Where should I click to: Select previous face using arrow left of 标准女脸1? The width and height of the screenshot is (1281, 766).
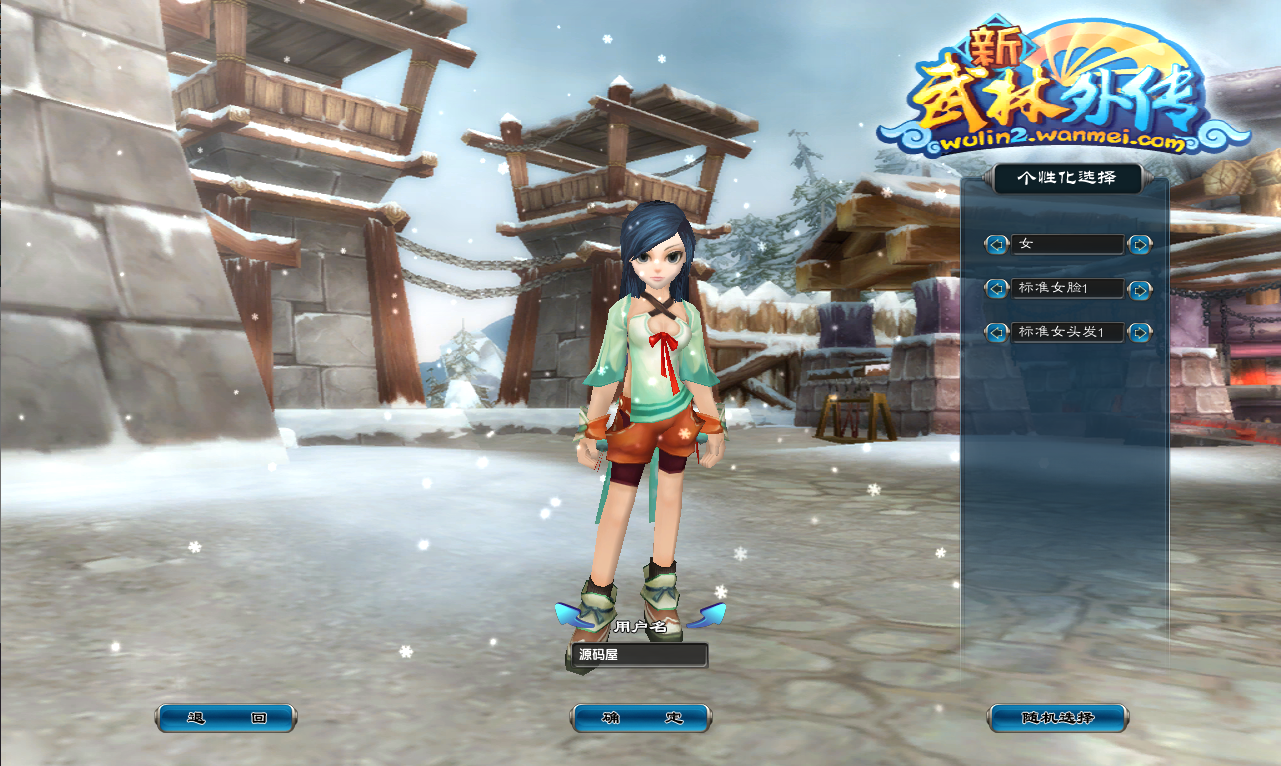click(x=996, y=288)
